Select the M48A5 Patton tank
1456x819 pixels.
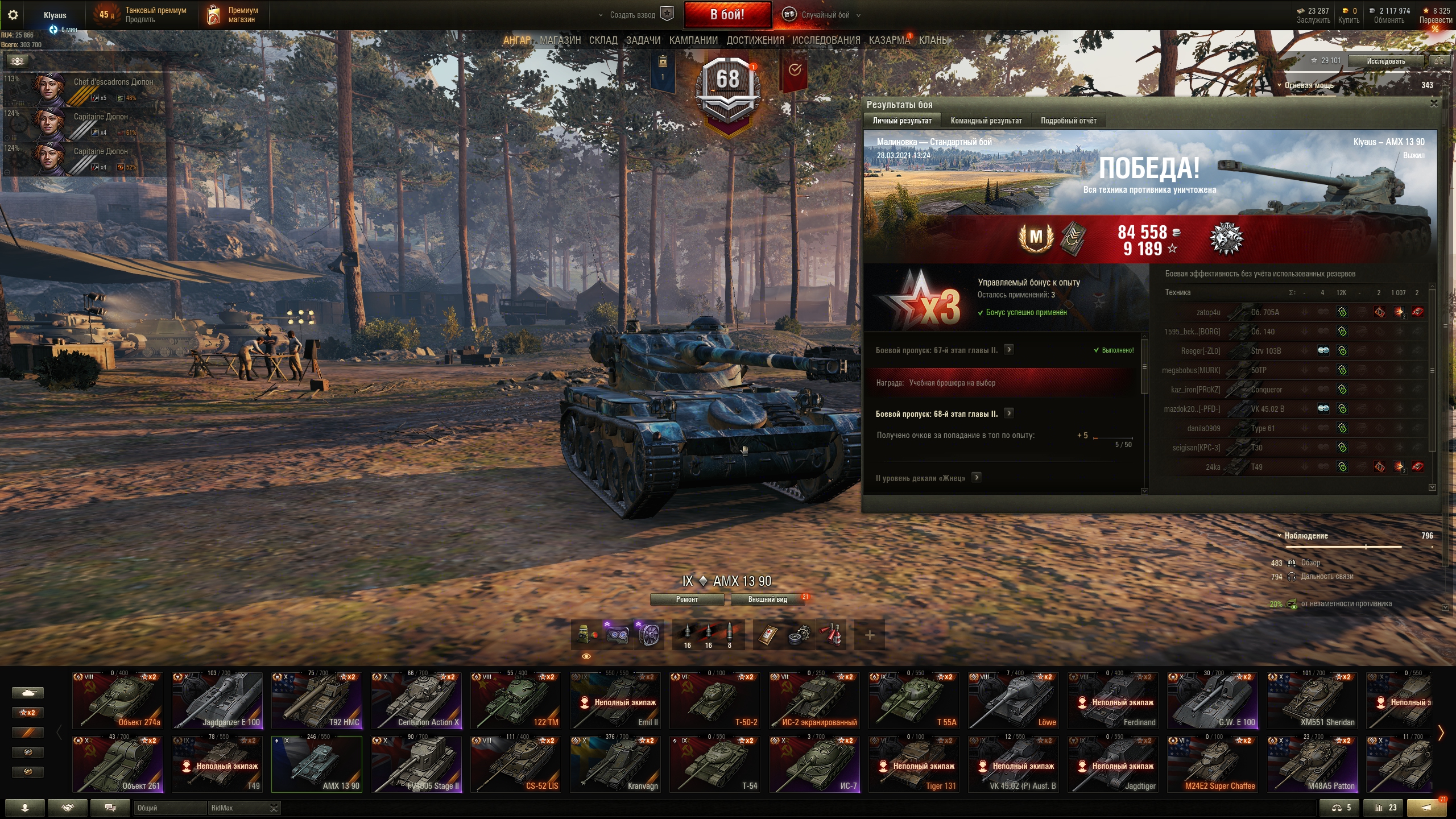tap(1312, 764)
